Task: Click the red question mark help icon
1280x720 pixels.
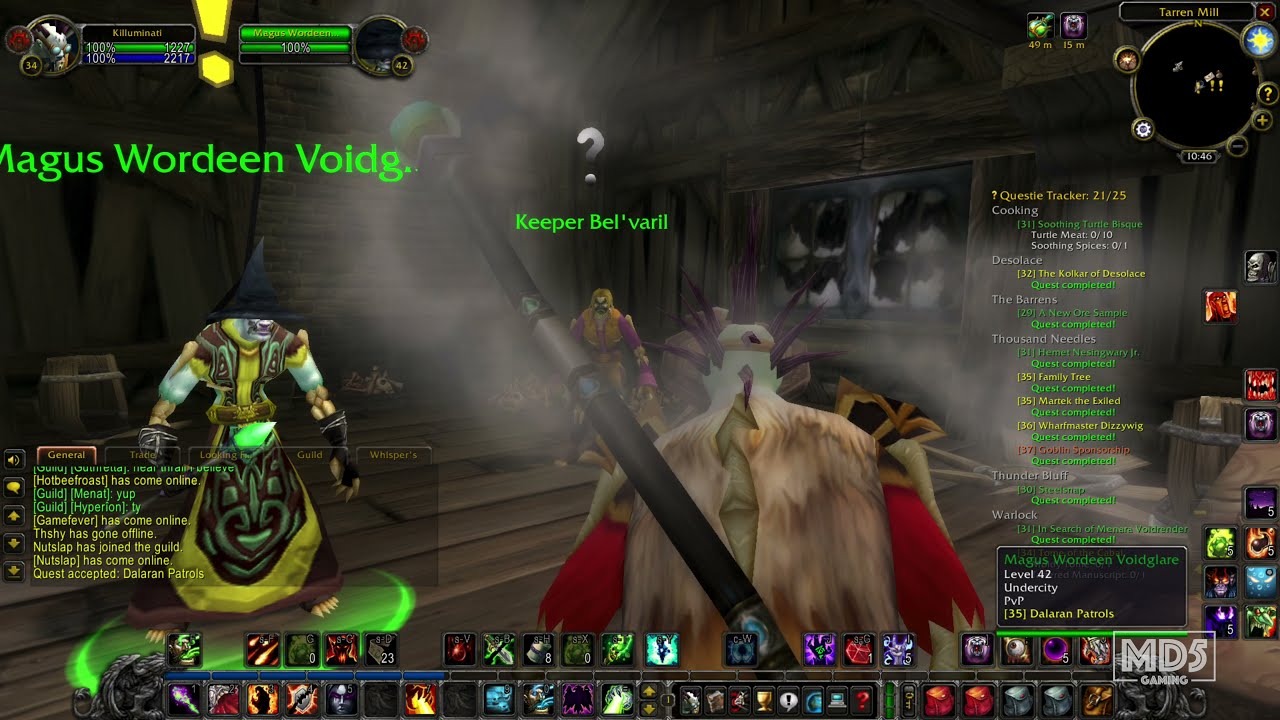Action: (862, 700)
